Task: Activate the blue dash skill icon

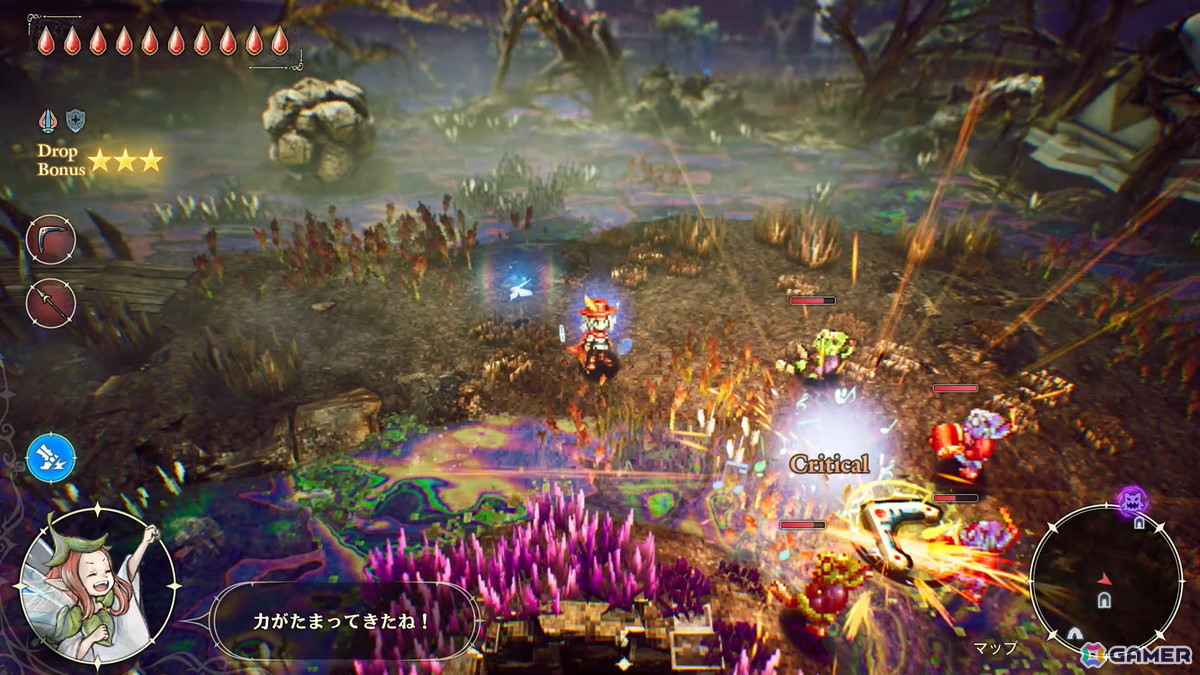Action: coord(50,458)
